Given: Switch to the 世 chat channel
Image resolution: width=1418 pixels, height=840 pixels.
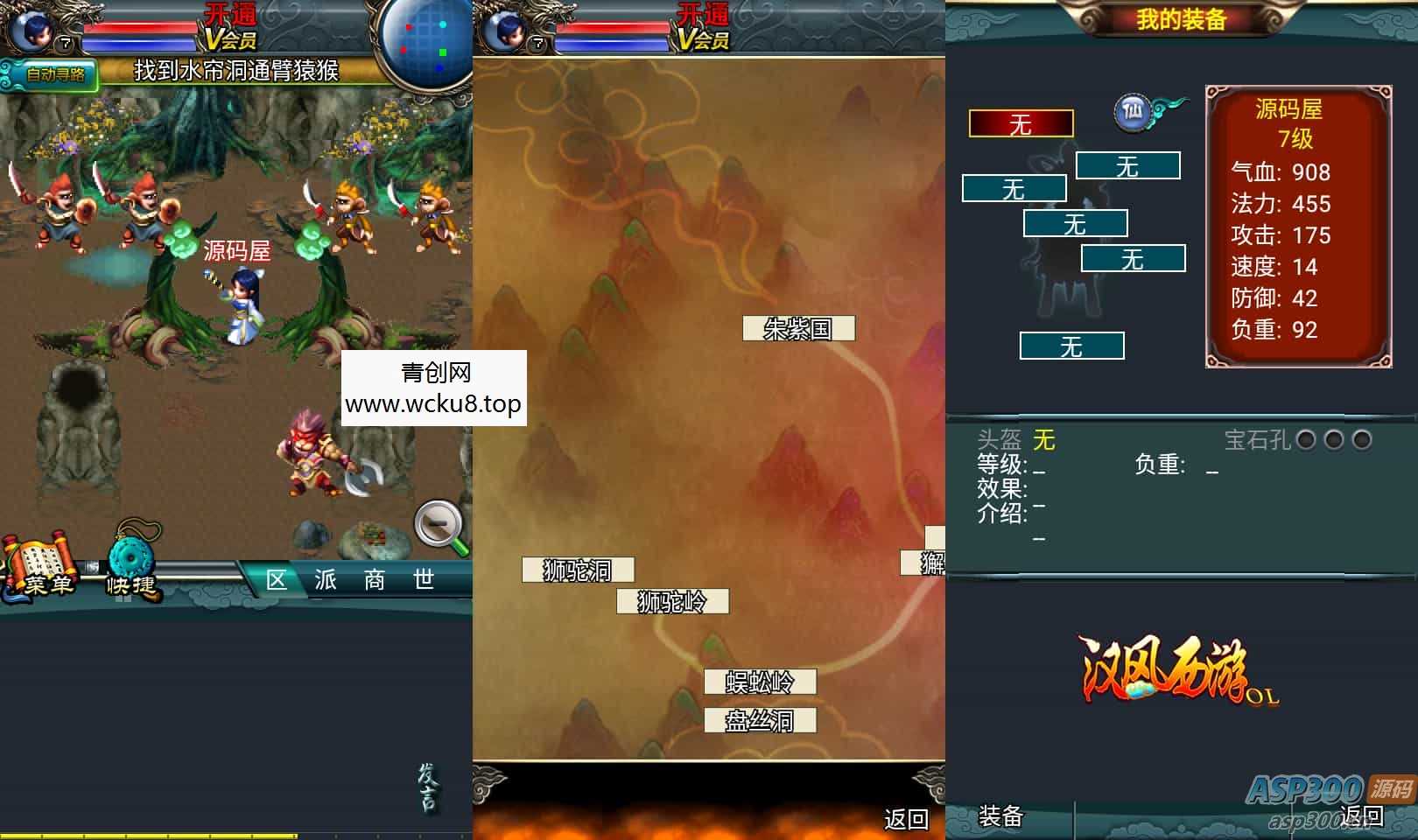Looking at the screenshot, I should click(x=424, y=580).
